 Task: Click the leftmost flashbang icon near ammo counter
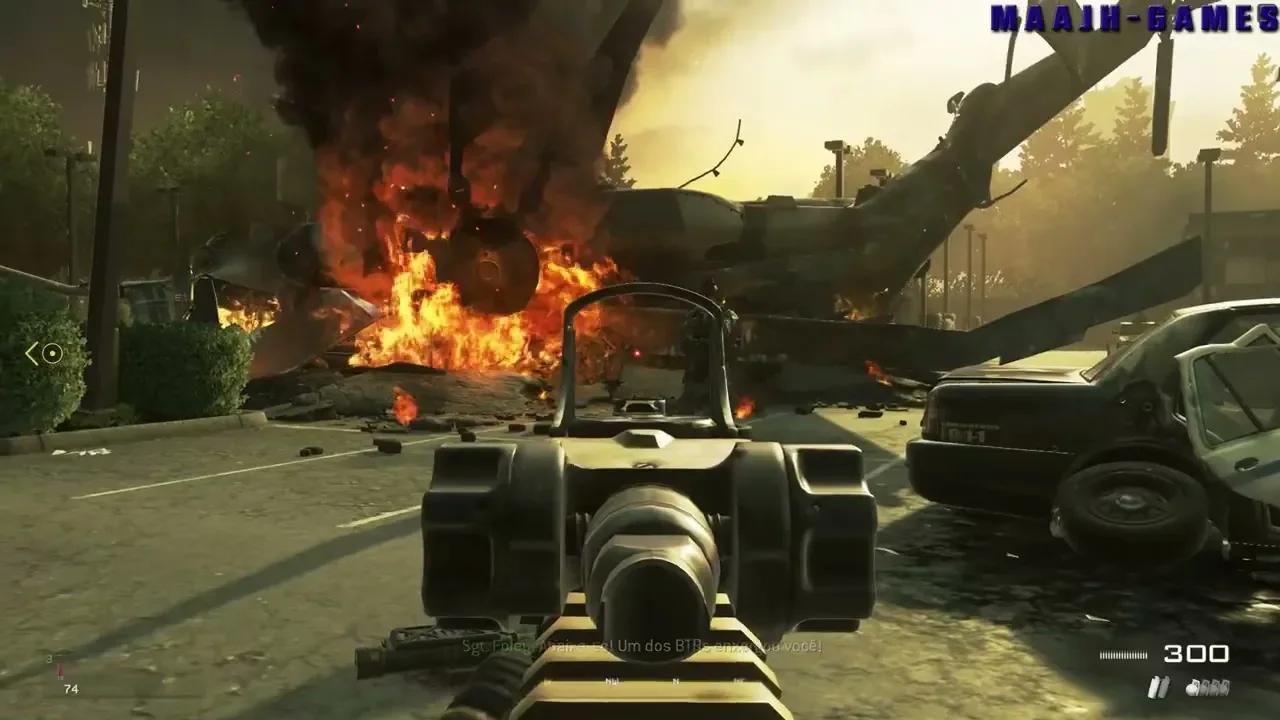click(1203, 686)
